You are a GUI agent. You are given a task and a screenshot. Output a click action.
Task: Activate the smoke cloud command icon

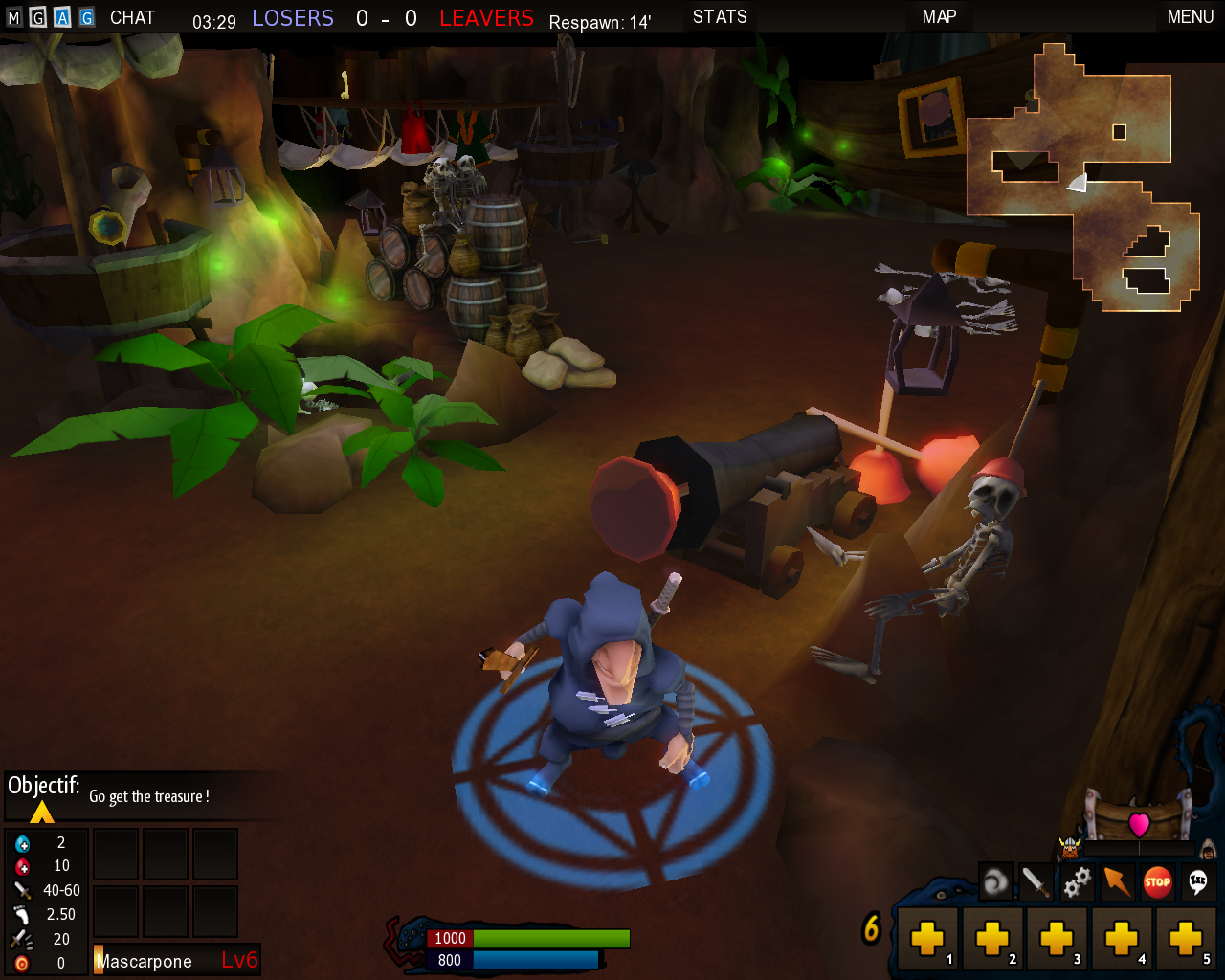tap(995, 881)
